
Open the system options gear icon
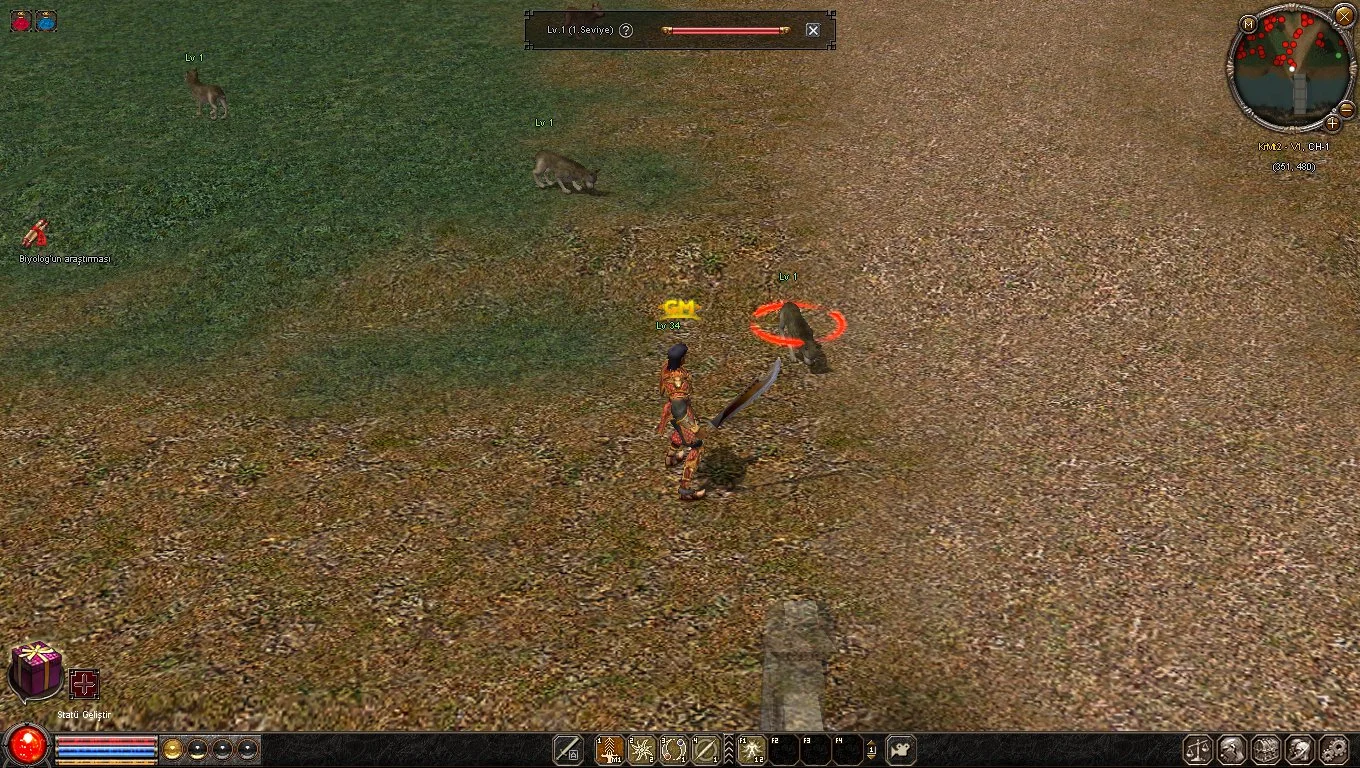click(x=1333, y=749)
